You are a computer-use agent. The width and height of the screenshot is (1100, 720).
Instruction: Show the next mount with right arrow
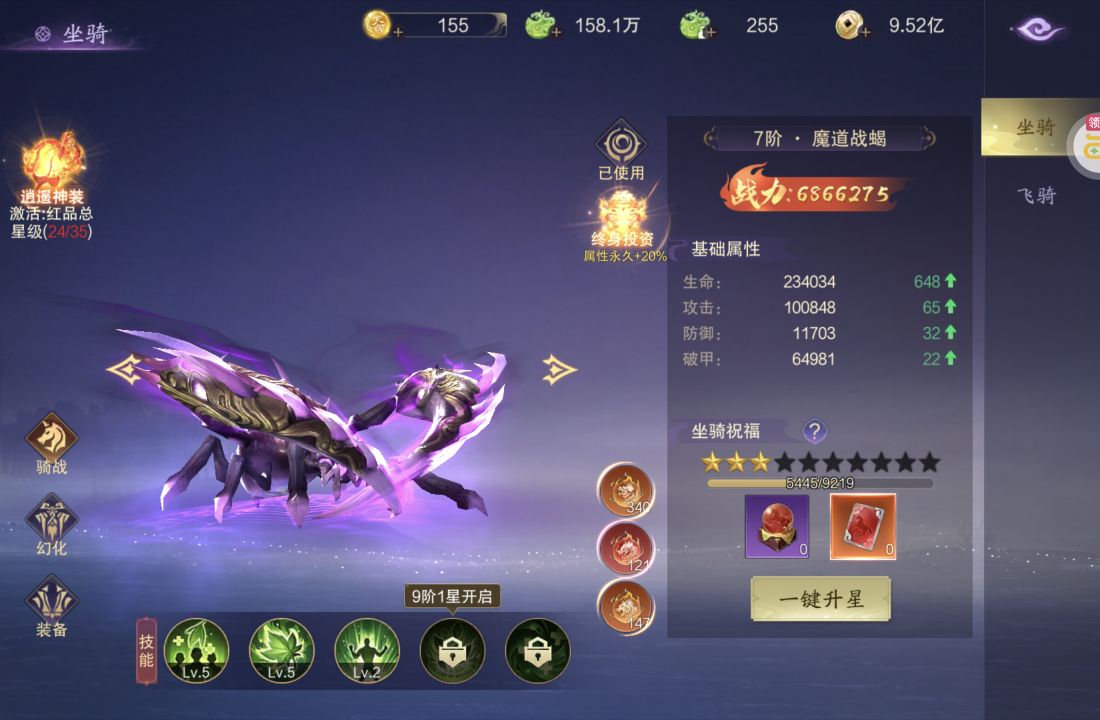559,369
